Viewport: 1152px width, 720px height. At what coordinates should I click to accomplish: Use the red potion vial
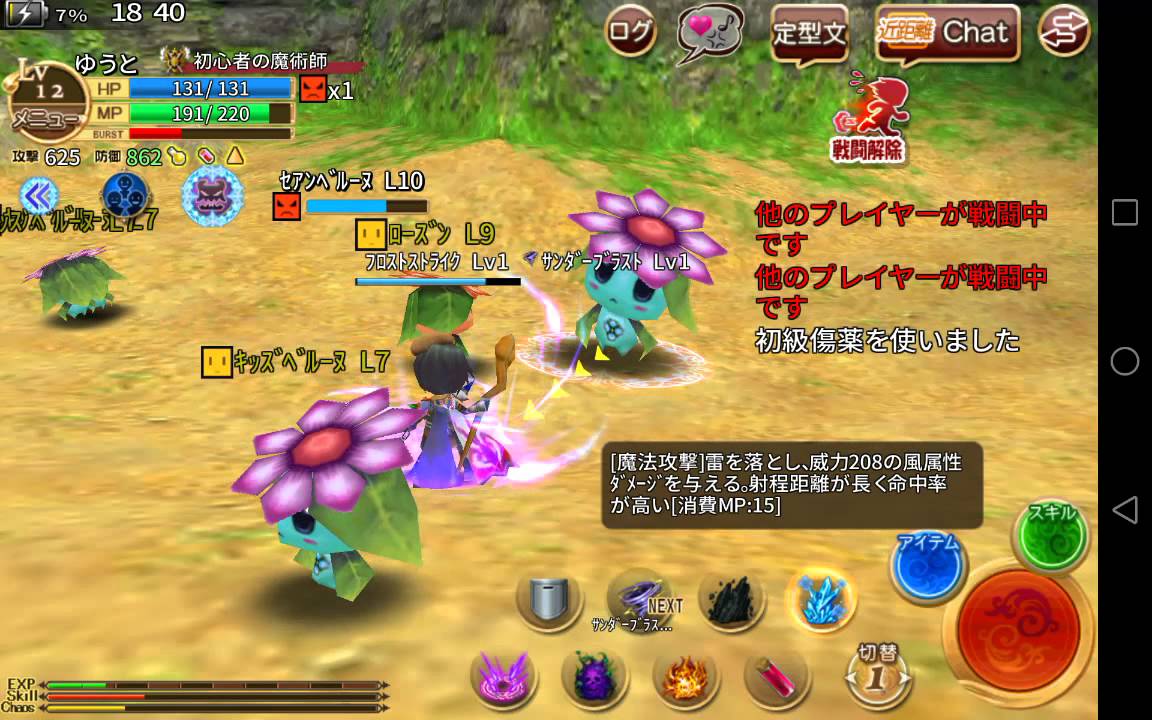coord(777,677)
